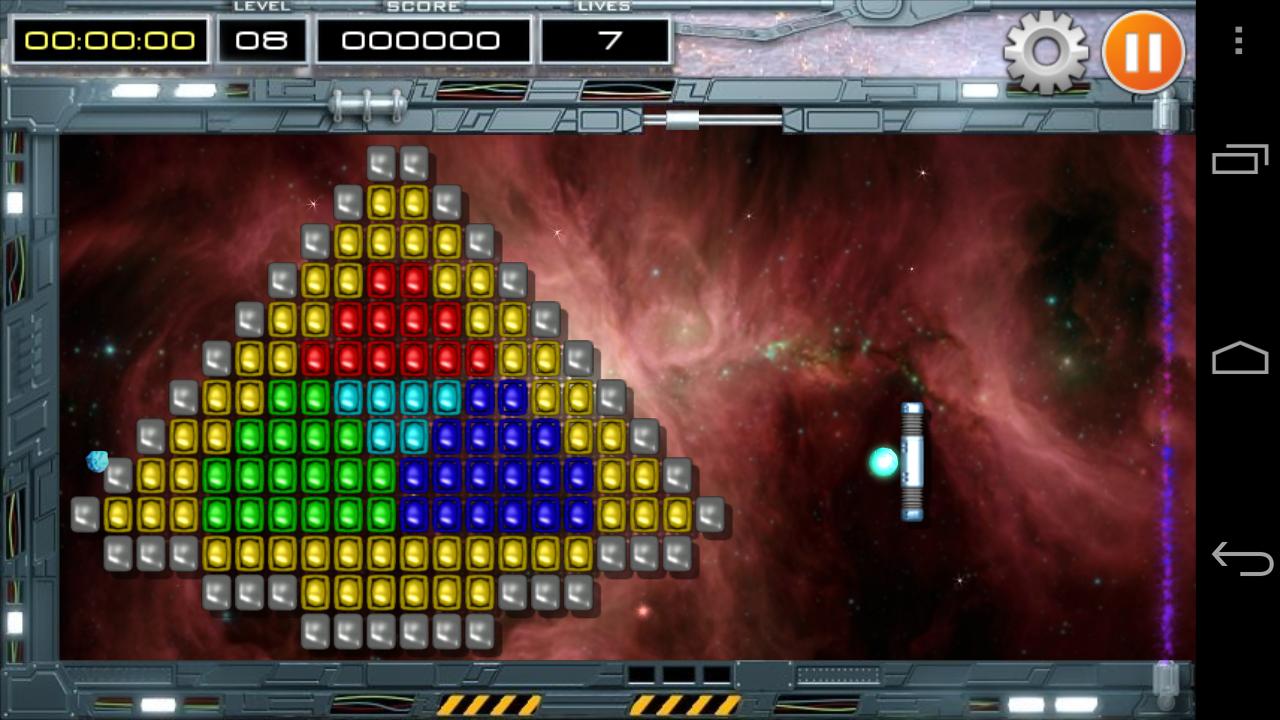Tap the Android back navigation button
Screen dimensions: 1280x720
tap(1240, 559)
